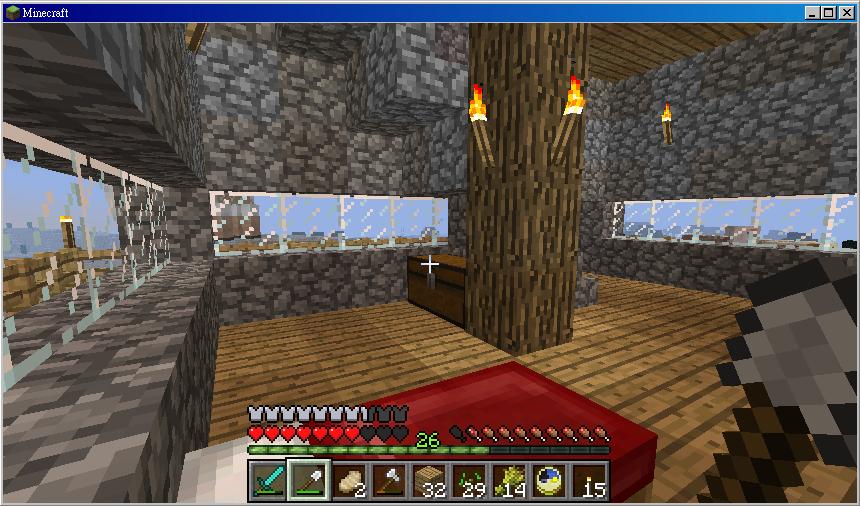
Task: Close the Minecraft window
Action: tap(846, 12)
